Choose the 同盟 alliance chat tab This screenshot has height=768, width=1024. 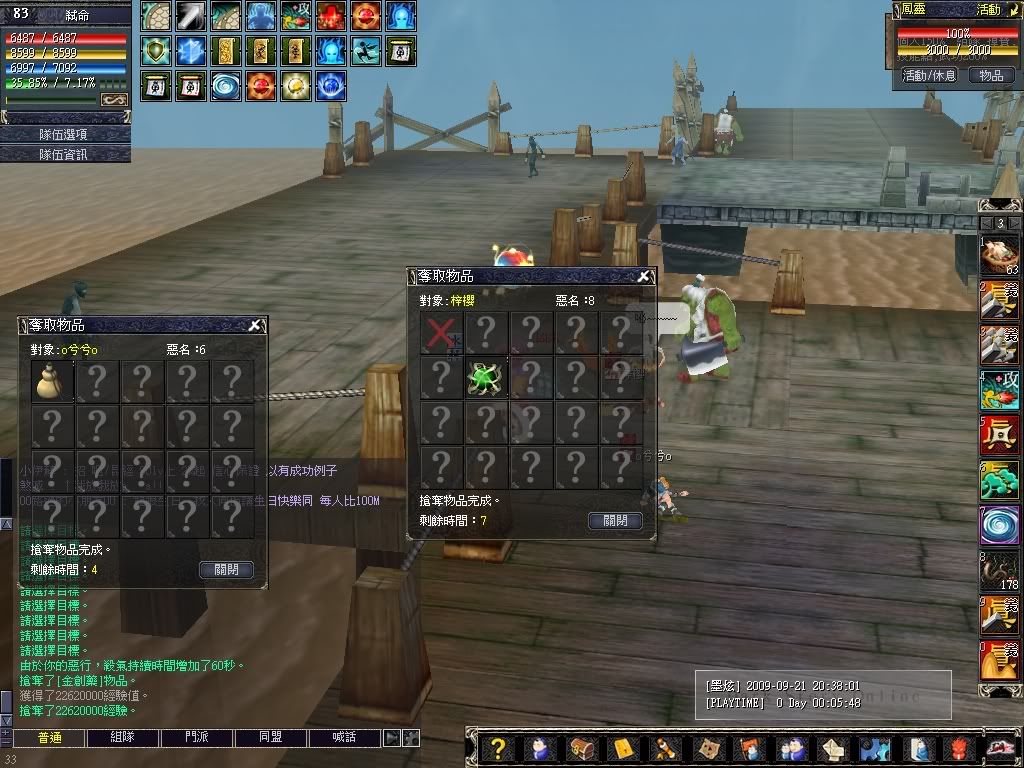(x=271, y=738)
